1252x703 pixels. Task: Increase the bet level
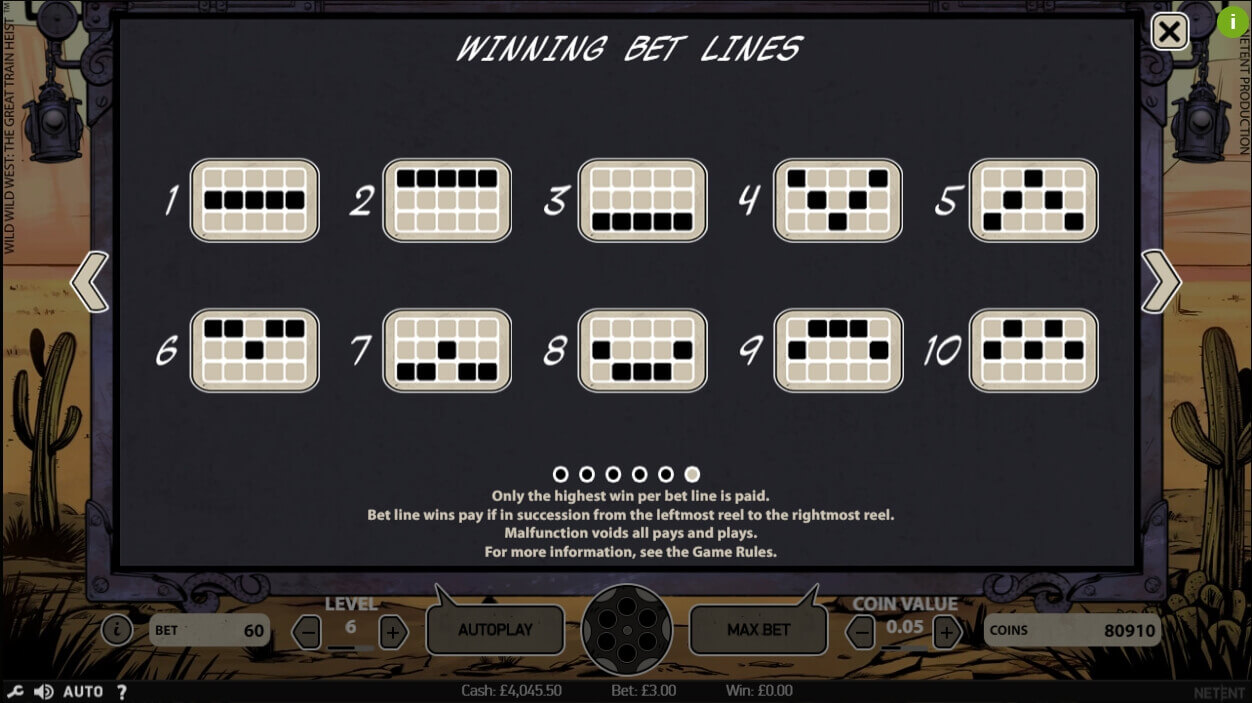tap(393, 632)
